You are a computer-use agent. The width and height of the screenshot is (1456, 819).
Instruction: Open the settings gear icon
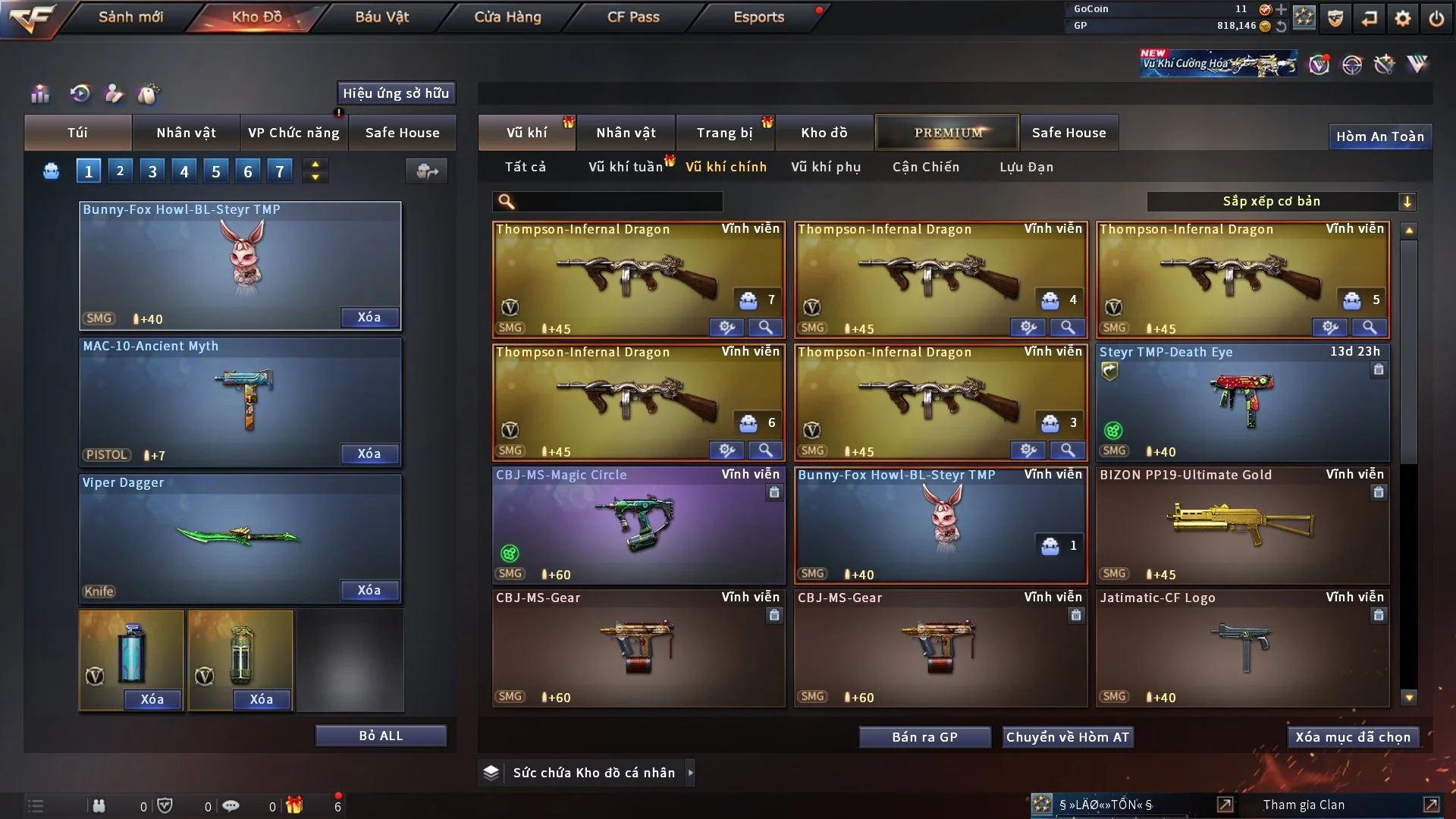[1403, 18]
